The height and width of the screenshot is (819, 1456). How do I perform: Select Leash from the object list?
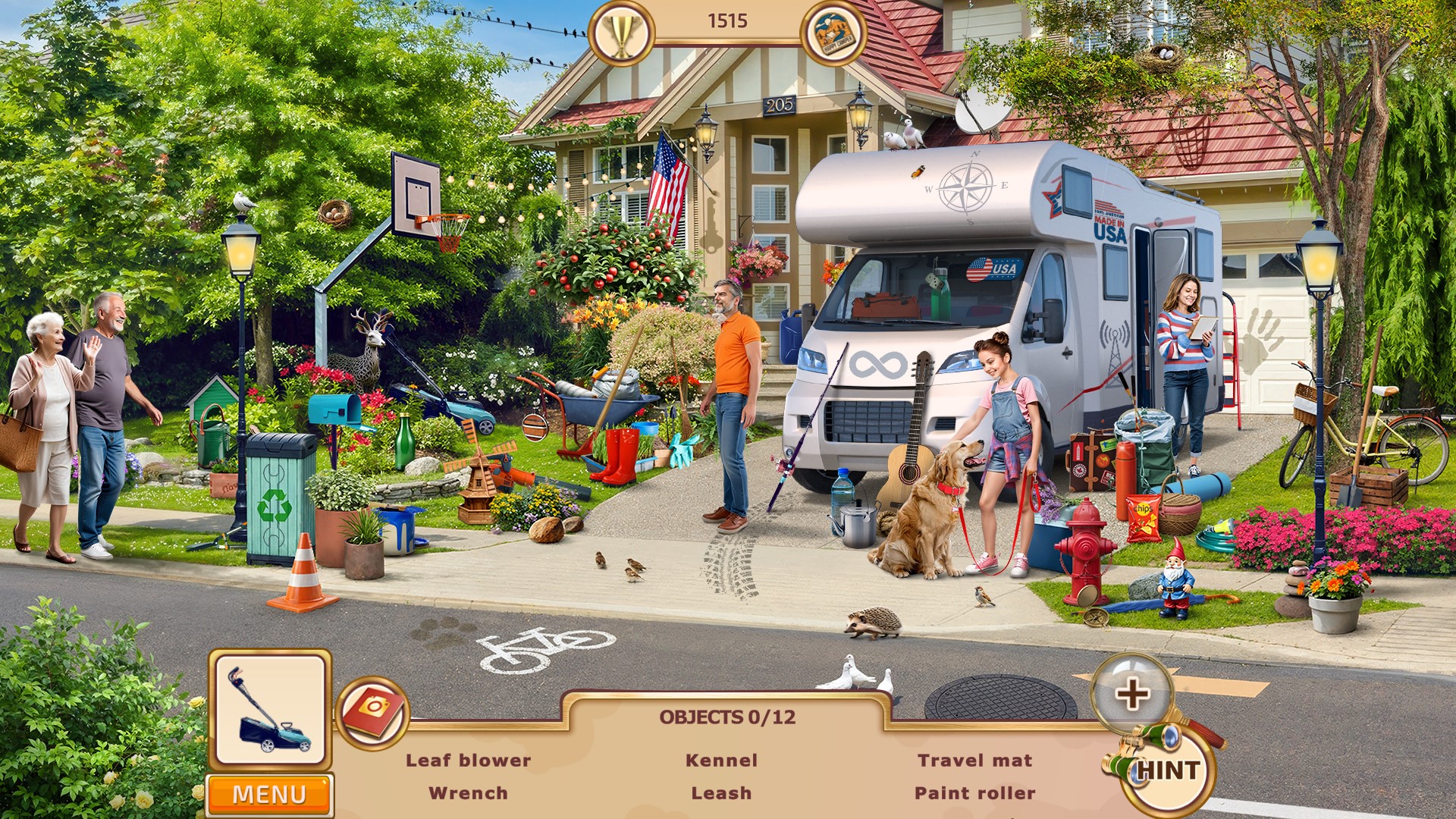point(721,793)
